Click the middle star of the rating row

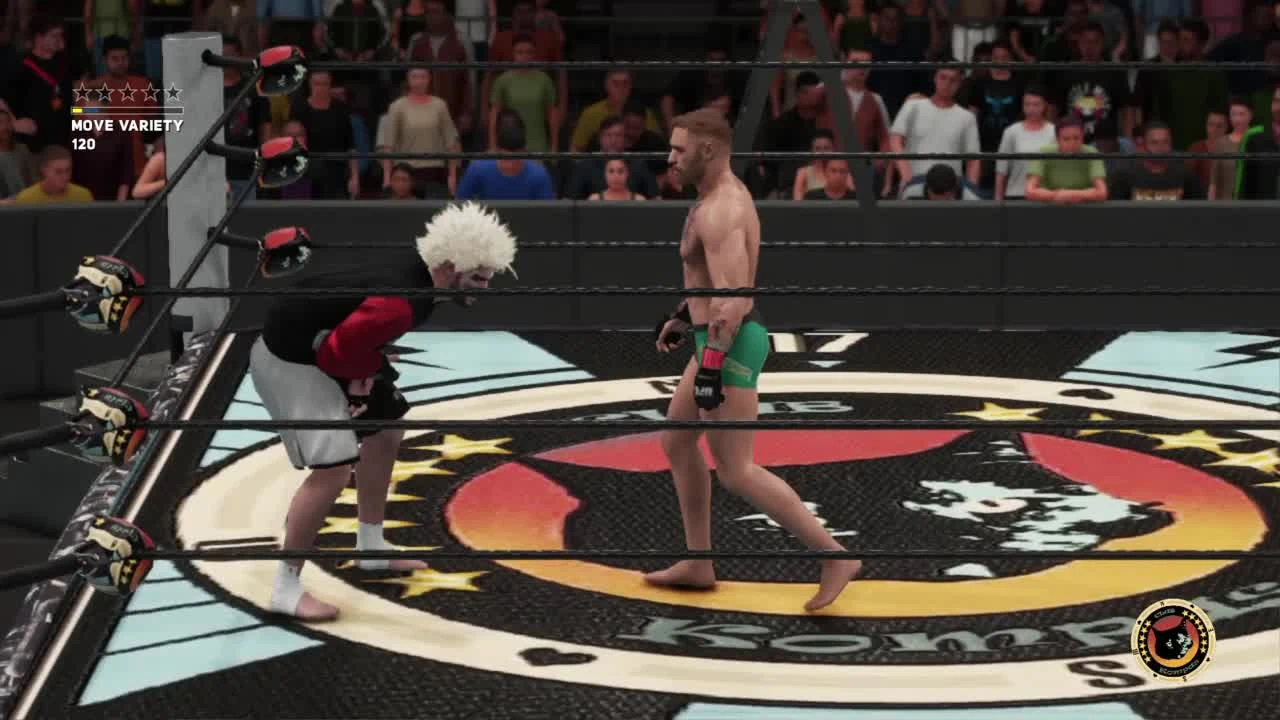coord(127,92)
